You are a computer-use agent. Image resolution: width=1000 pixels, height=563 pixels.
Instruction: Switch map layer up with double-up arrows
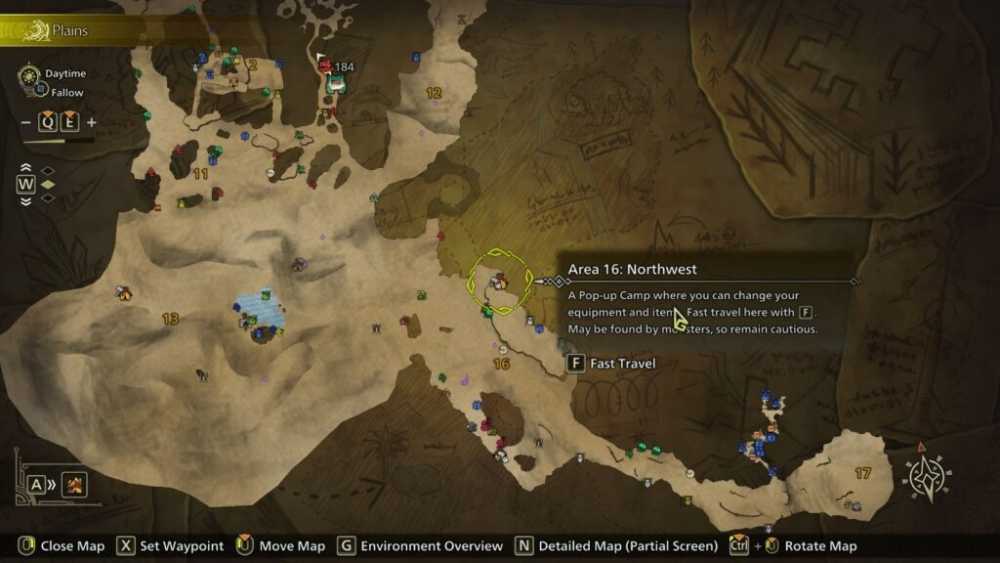click(26, 168)
